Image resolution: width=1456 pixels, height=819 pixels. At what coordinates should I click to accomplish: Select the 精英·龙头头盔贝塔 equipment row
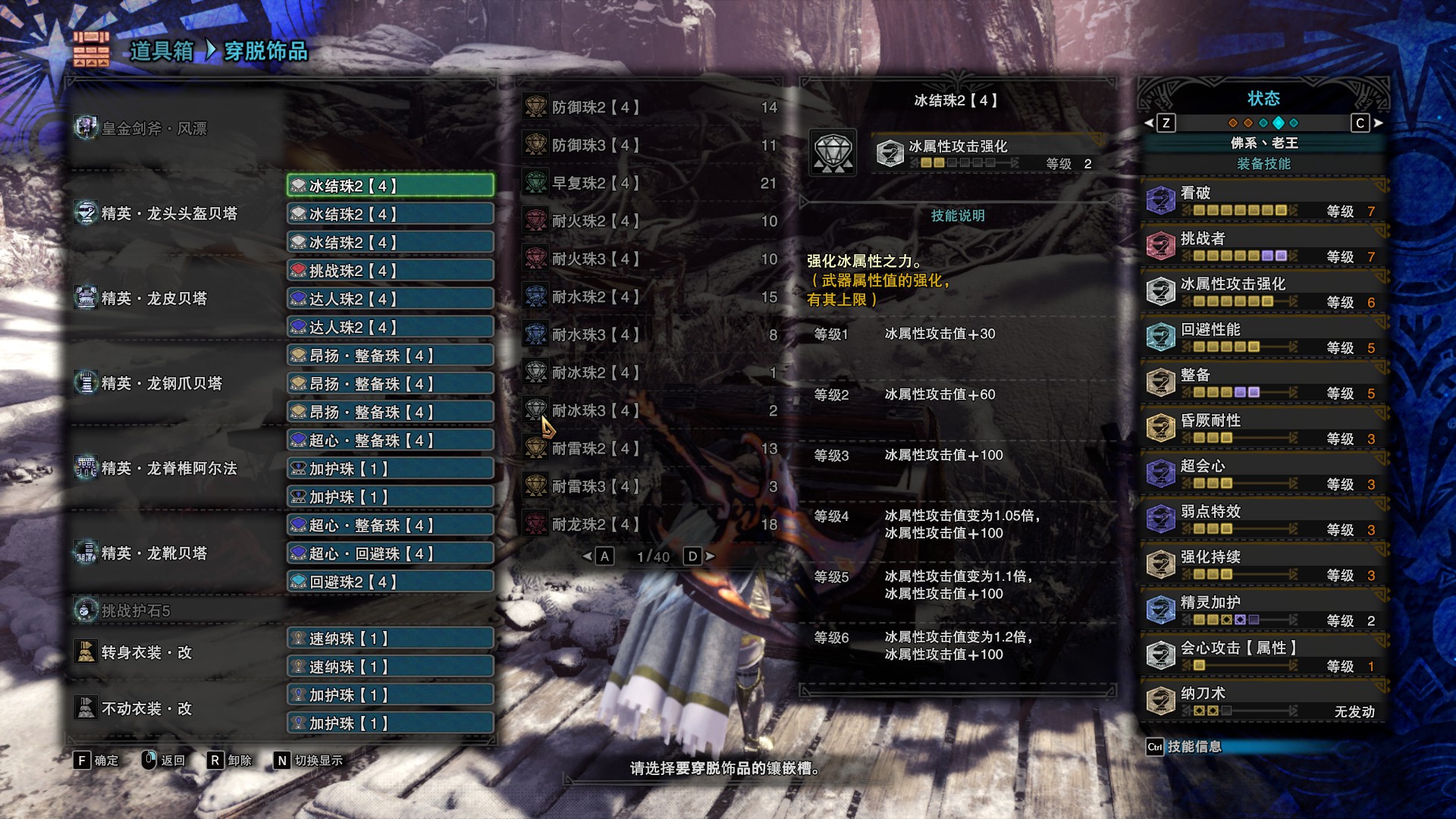(169, 214)
